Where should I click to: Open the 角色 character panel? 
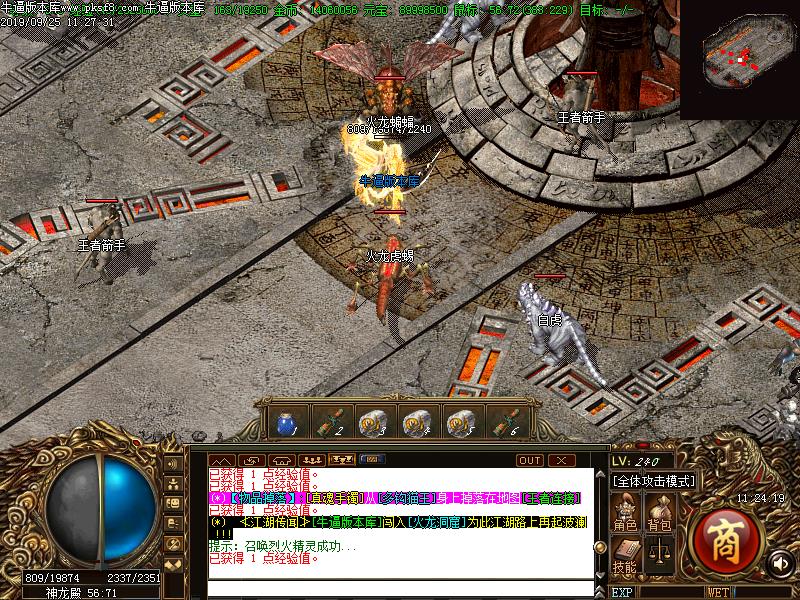627,514
